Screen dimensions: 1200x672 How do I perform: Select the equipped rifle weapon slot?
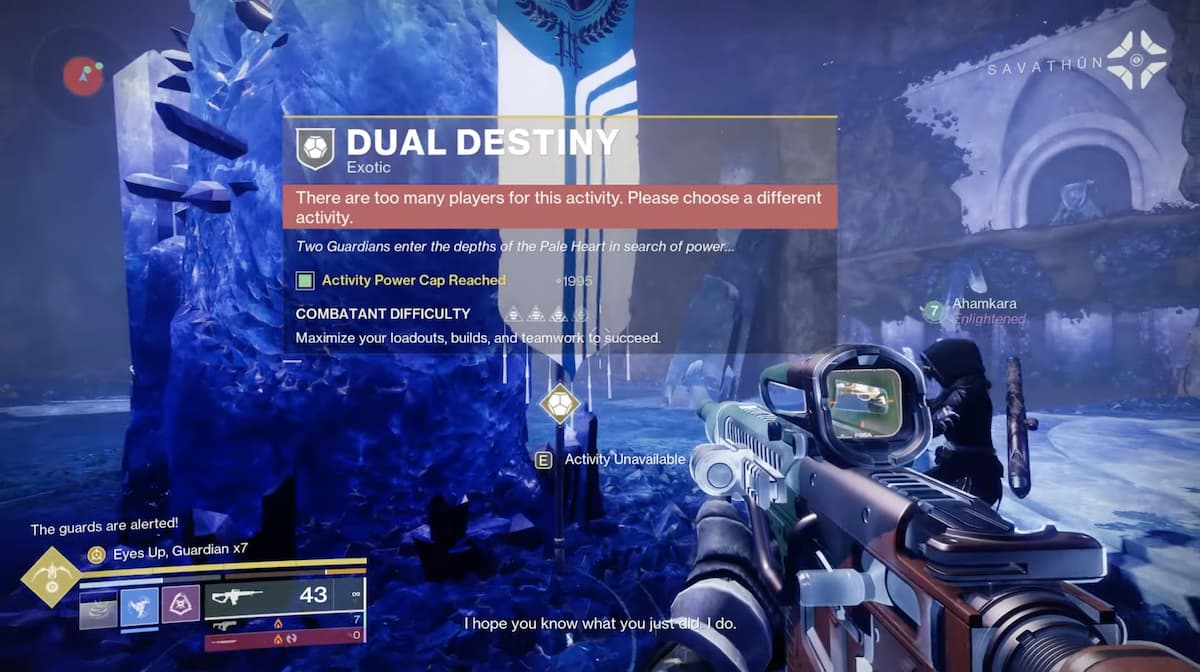[x=283, y=596]
